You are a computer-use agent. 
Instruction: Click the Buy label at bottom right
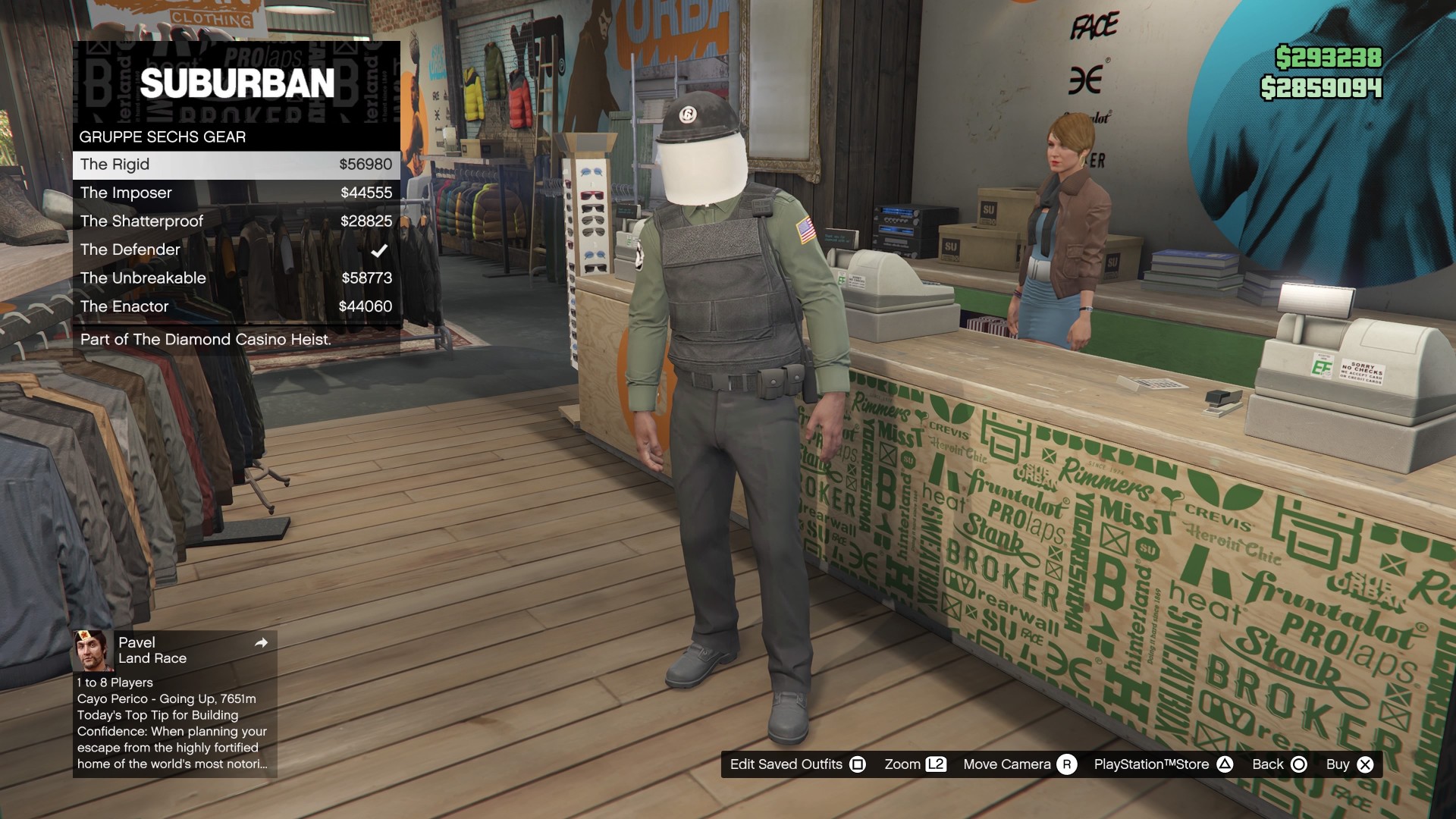[x=1338, y=764]
